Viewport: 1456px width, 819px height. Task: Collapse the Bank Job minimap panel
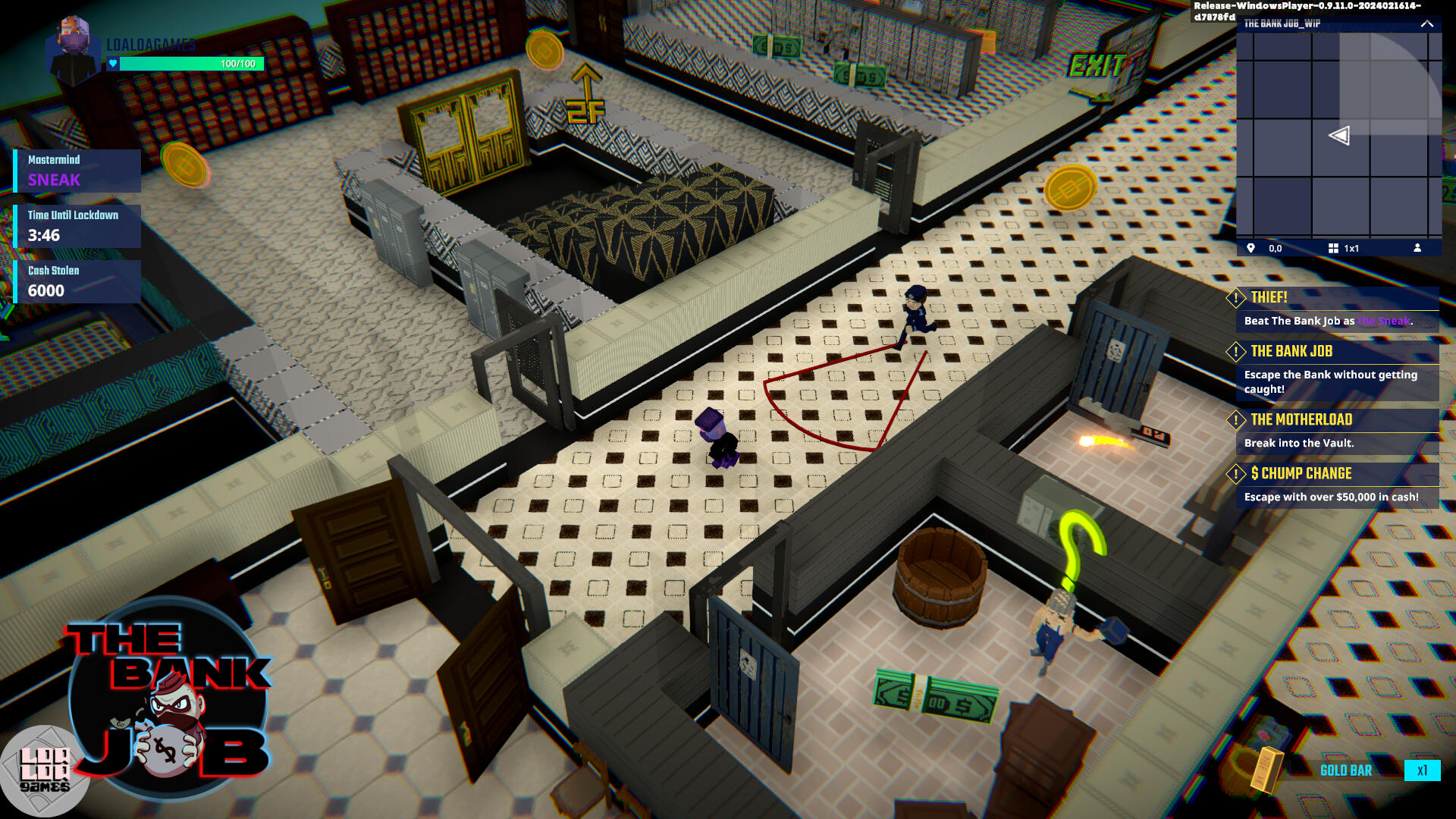(x=1426, y=24)
